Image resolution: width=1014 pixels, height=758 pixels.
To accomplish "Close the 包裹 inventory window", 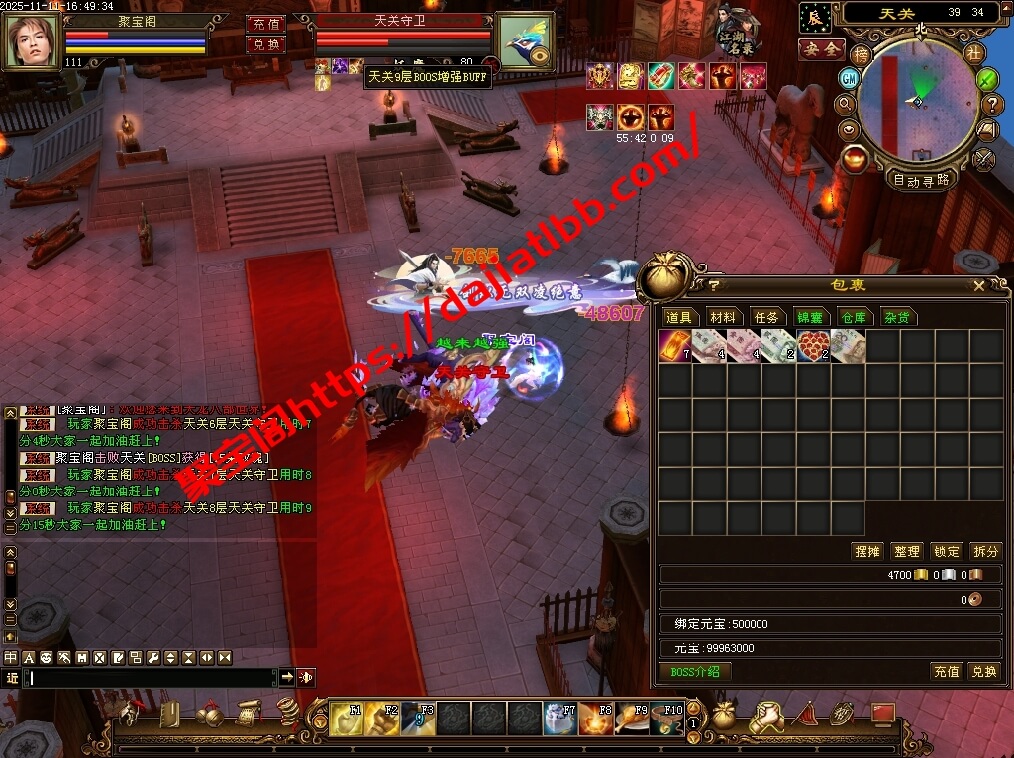I will coord(978,286).
